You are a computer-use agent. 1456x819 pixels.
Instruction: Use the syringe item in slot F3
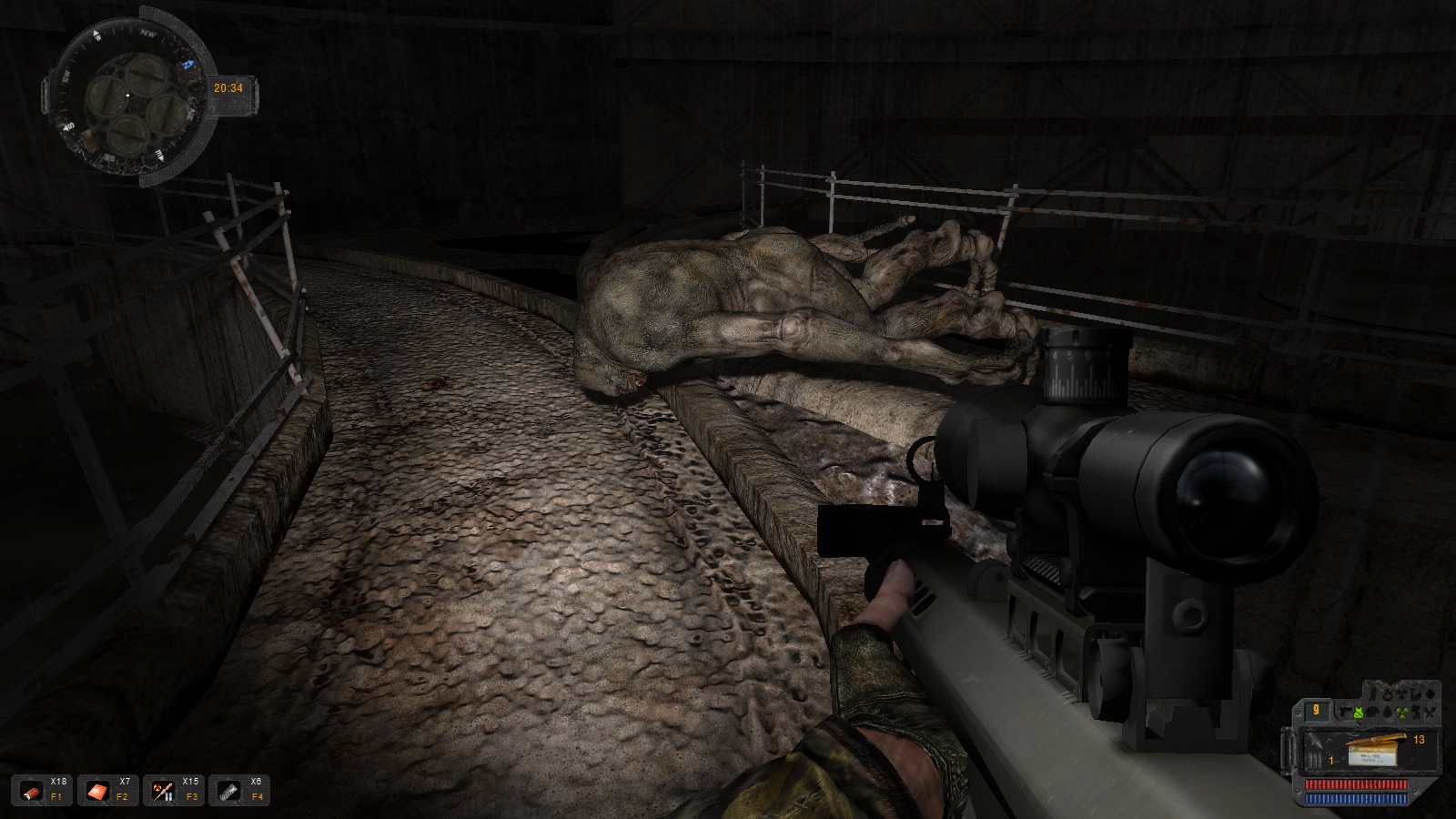click(164, 791)
